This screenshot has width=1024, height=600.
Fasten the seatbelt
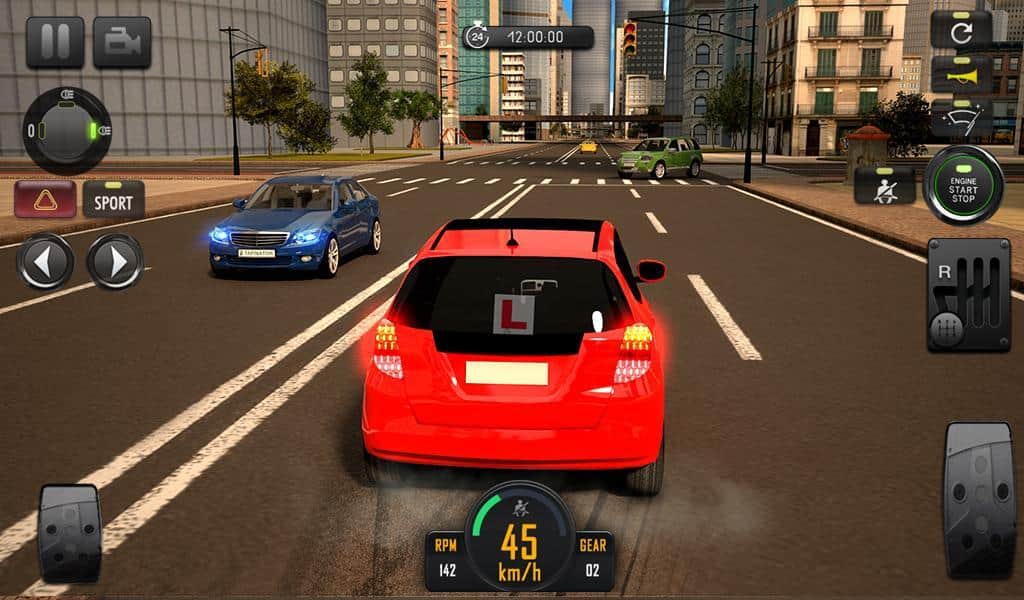coord(885,185)
